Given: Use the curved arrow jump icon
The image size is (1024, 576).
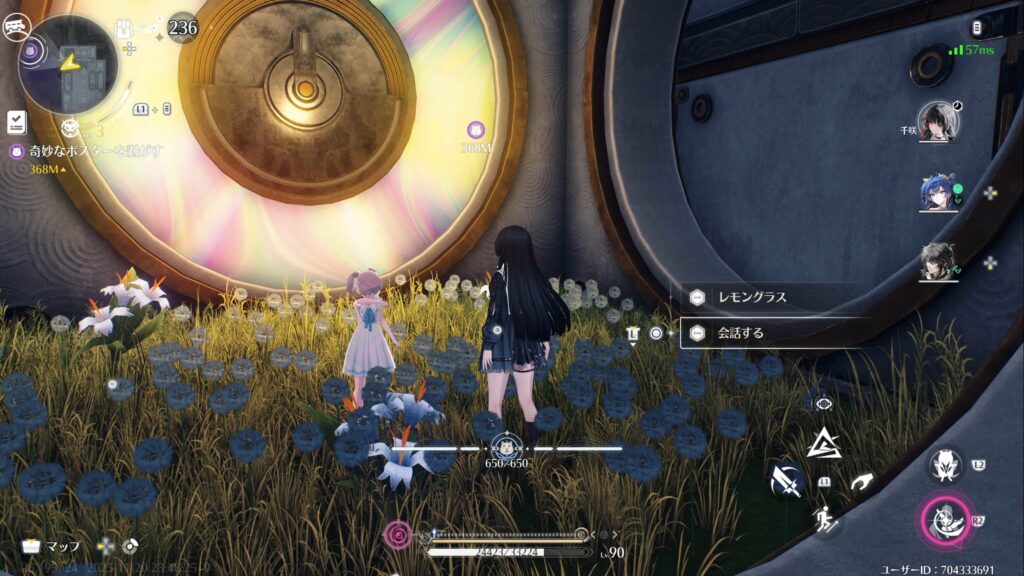Looking at the screenshot, I should pos(862,482).
